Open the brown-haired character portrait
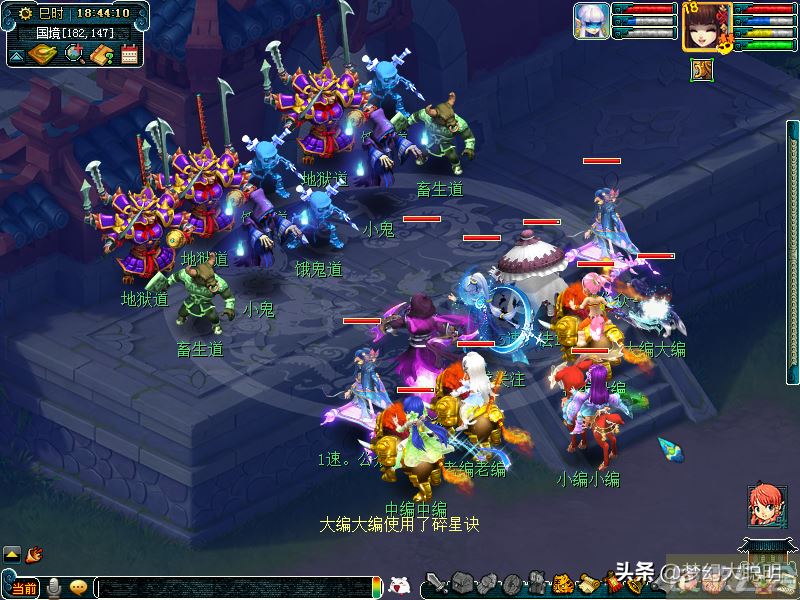800x600 pixels. pyautogui.click(x=706, y=25)
